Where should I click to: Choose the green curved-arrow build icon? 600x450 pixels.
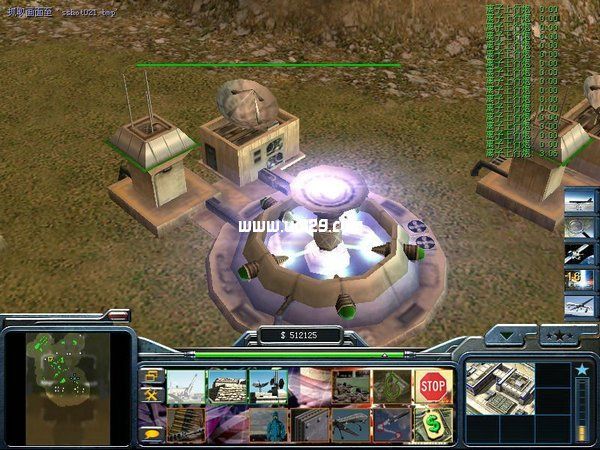(x=391, y=386)
